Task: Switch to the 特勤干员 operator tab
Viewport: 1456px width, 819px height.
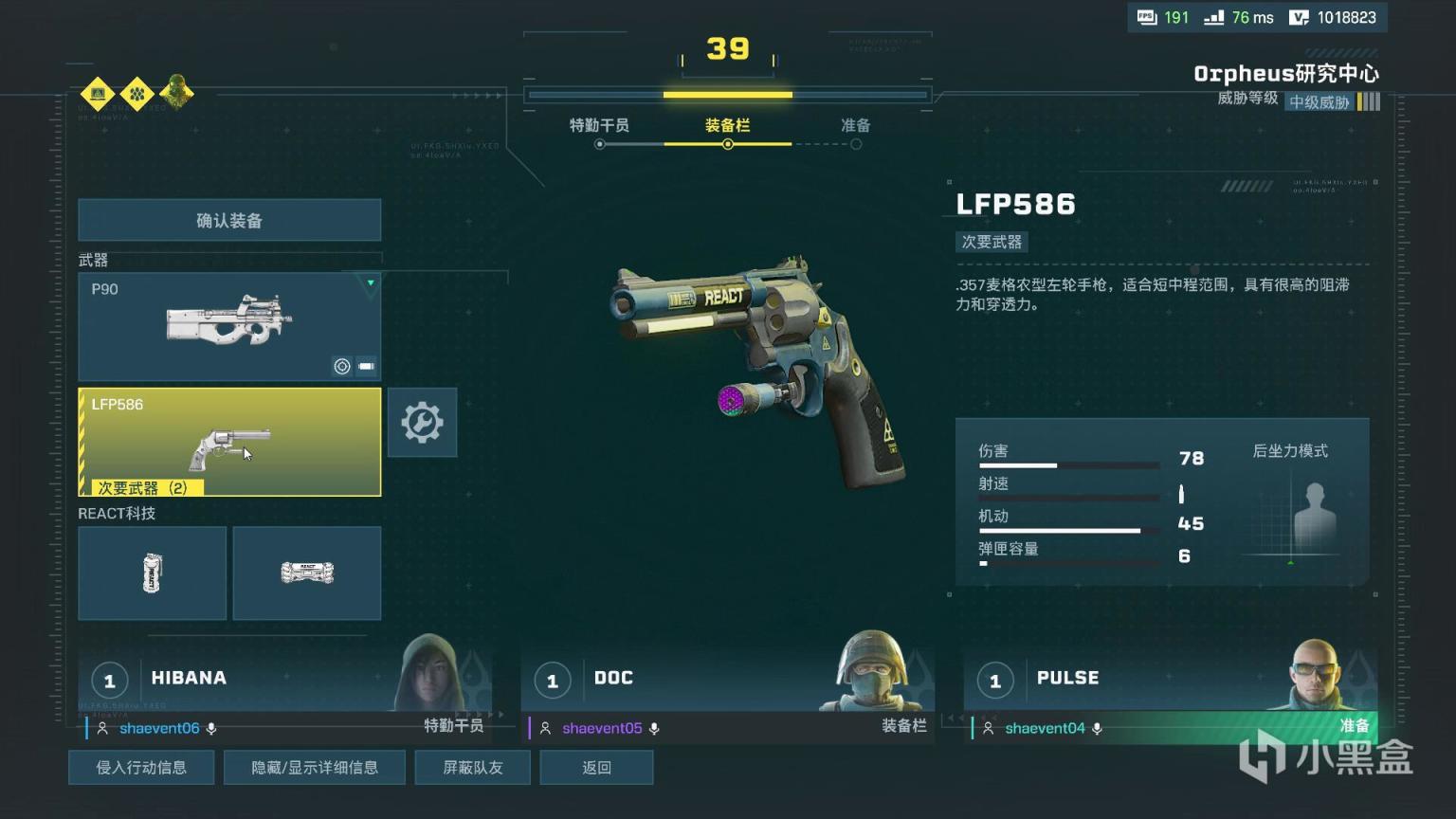Action: click(x=599, y=126)
